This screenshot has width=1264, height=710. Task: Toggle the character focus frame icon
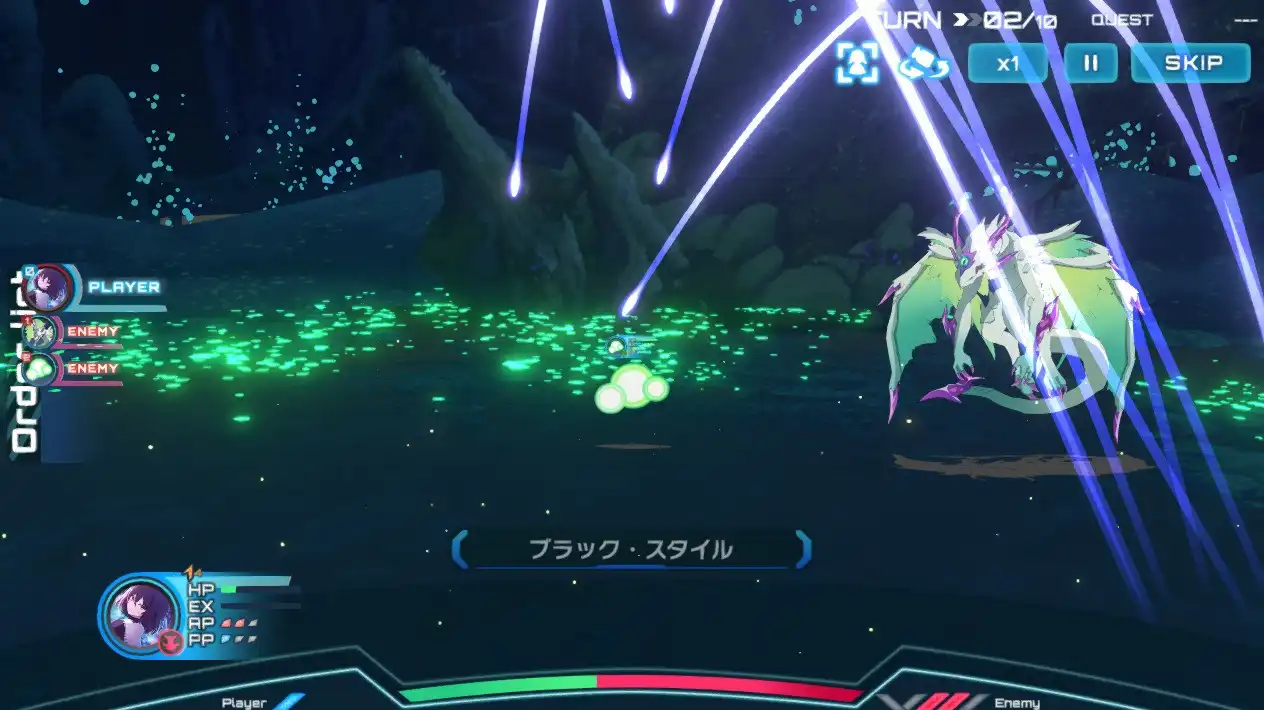pos(857,63)
